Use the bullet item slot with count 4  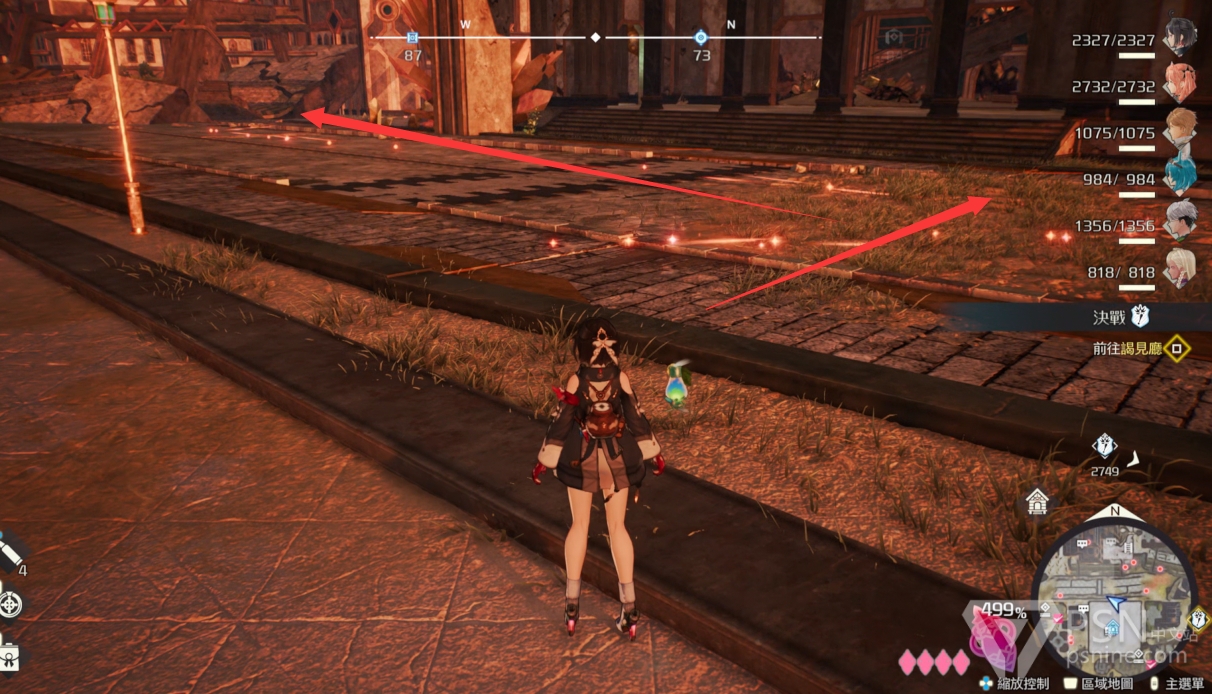tap(10, 555)
